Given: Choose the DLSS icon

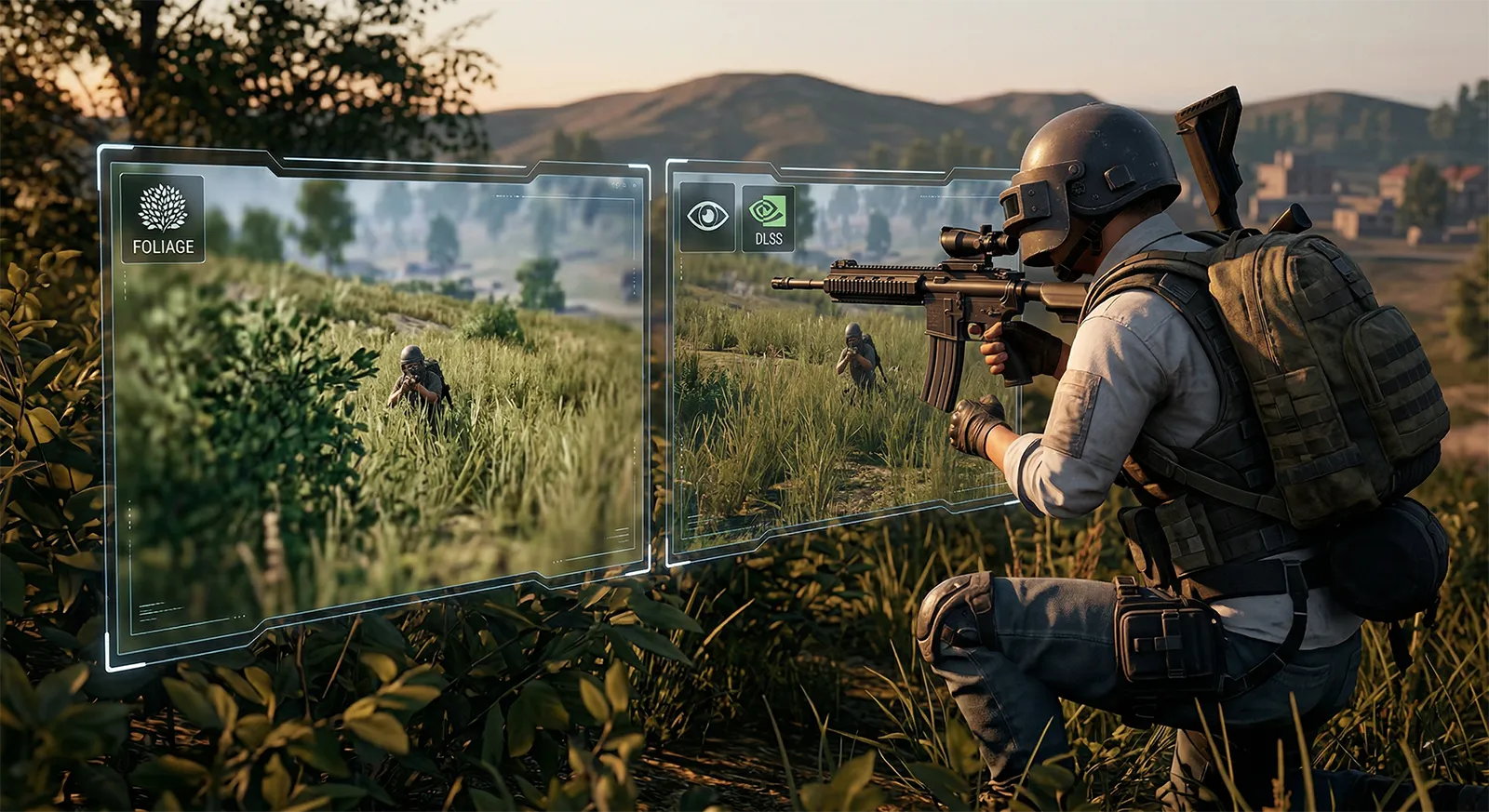Looking at the screenshot, I should tap(768, 217).
